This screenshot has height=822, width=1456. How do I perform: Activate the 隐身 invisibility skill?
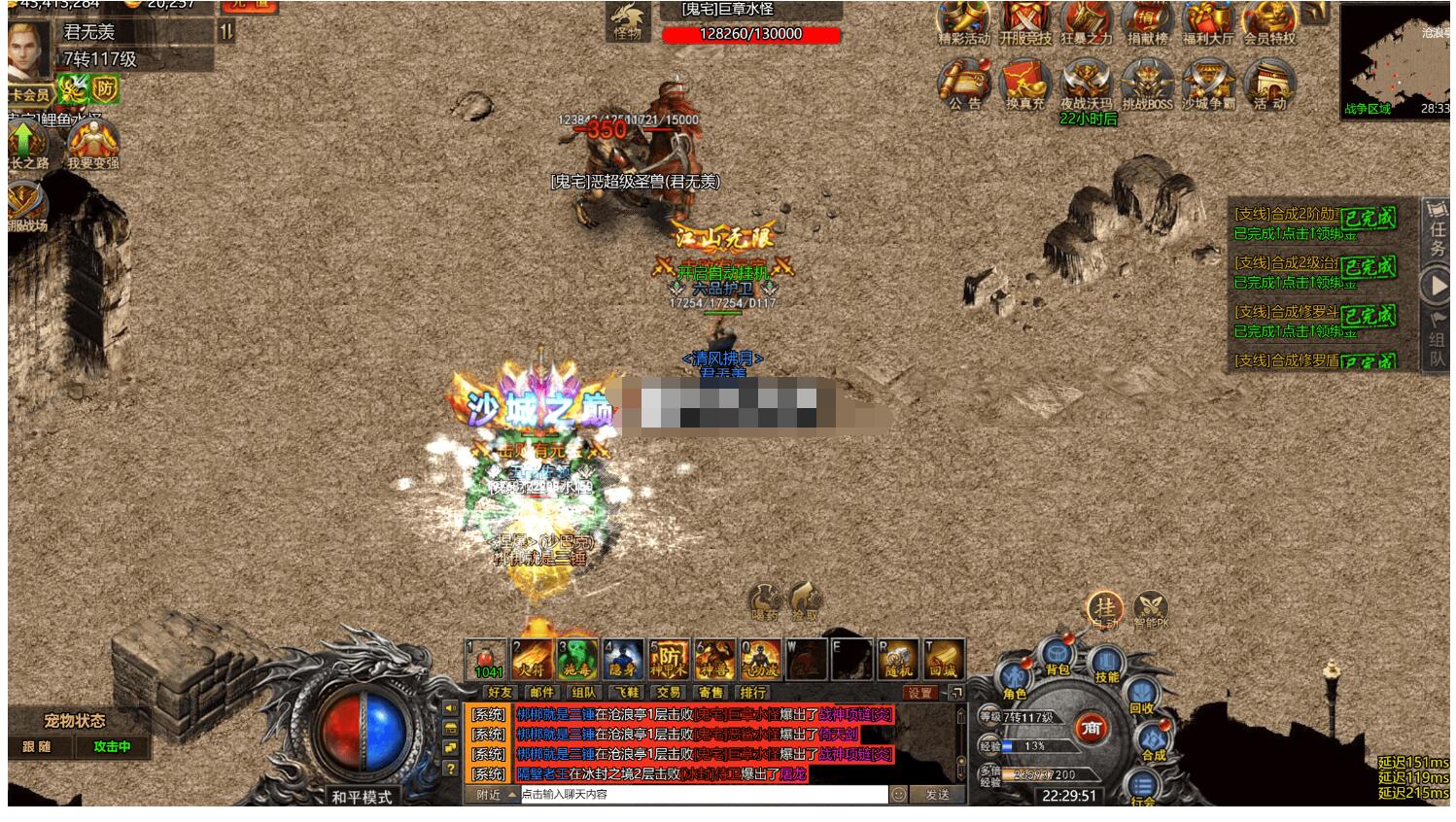click(x=623, y=659)
